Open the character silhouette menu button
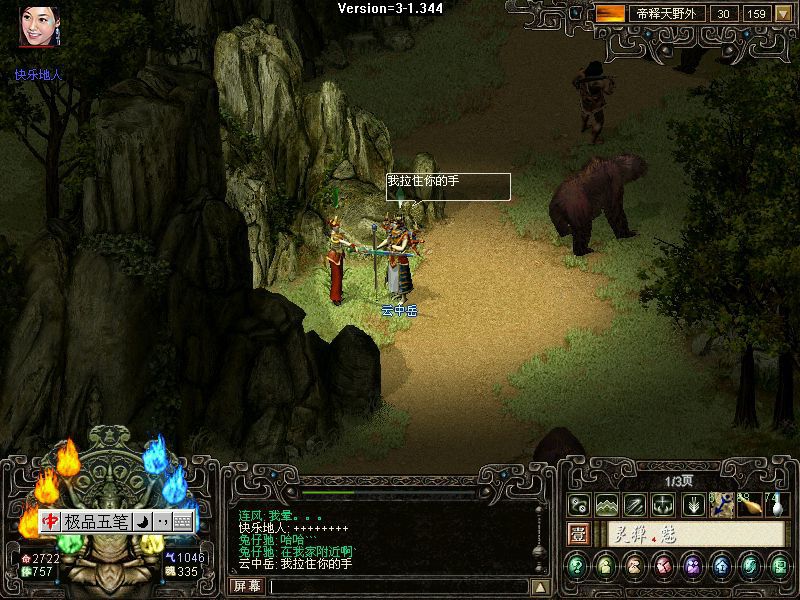800x600 pixels. tap(607, 567)
